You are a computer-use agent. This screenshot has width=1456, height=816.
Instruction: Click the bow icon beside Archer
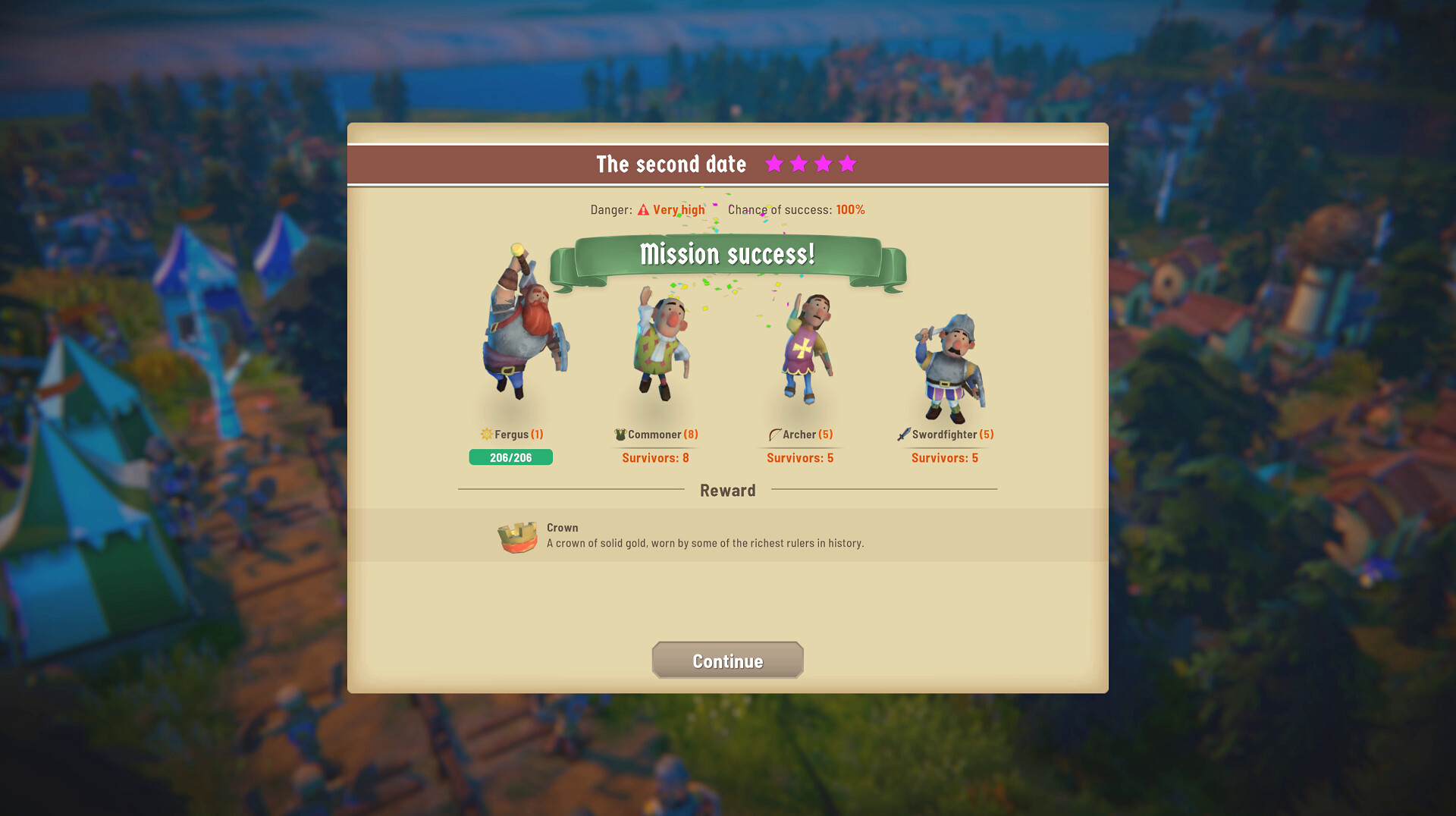[x=774, y=434]
